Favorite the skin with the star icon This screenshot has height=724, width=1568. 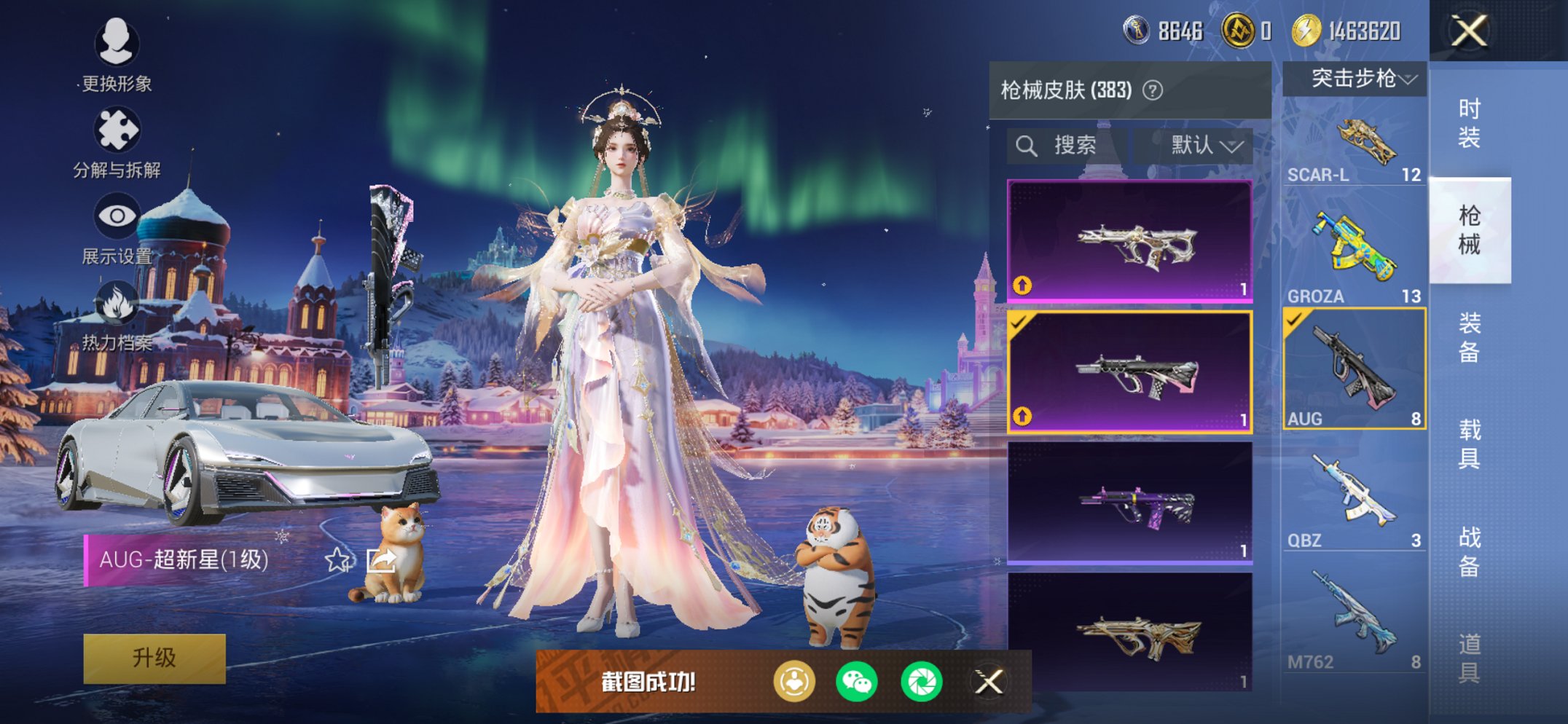(x=337, y=560)
